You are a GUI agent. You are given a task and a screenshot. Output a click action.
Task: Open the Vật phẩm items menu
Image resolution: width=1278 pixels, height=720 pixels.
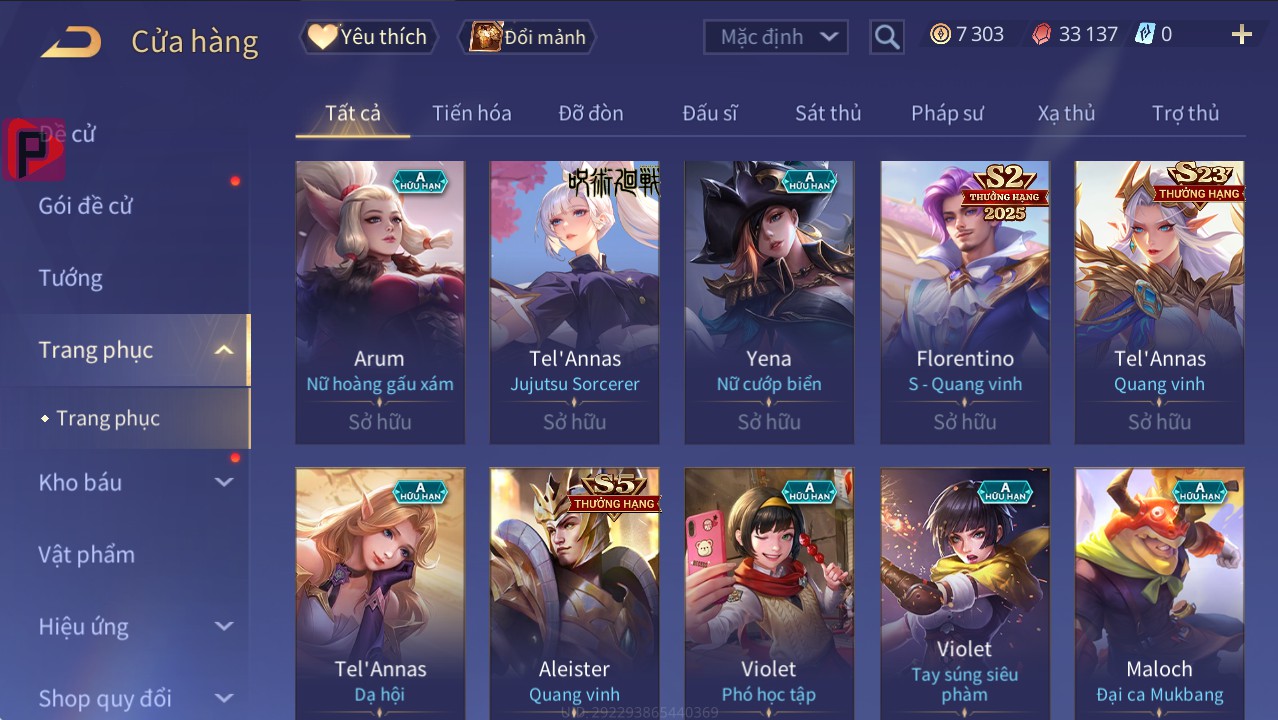point(87,554)
